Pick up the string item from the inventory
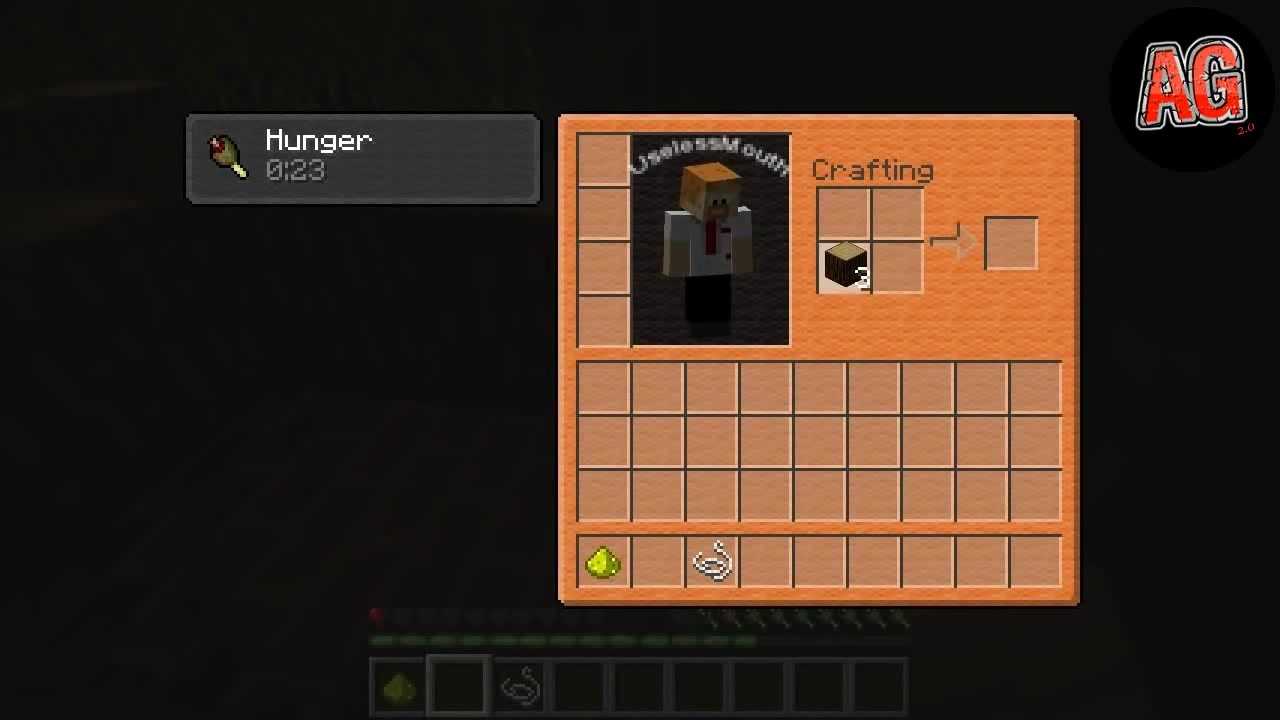Image resolution: width=1280 pixels, height=720 pixels. click(713, 562)
